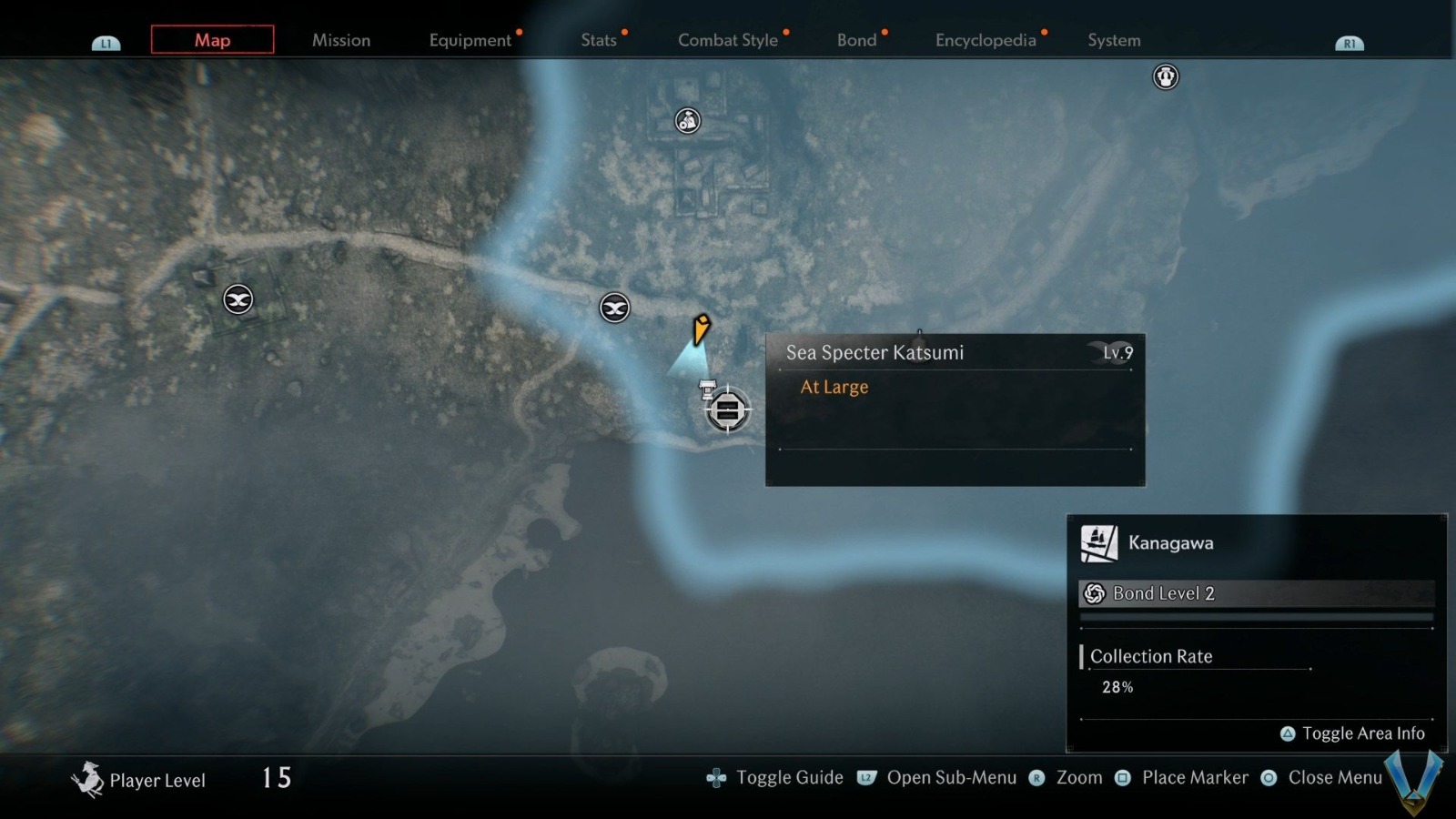Choose the Close Menu option
Image resolution: width=1456 pixels, height=819 pixels.
[1322, 778]
